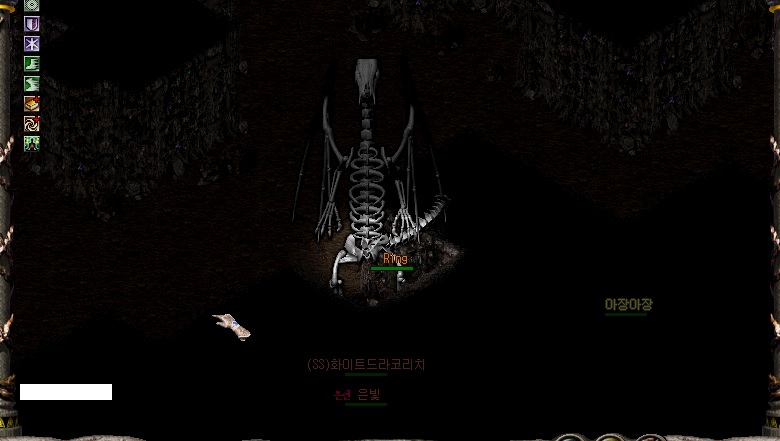The width and height of the screenshot is (780, 441).
Task: Click the open book buff icon
Action: pyautogui.click(x=32, y=103)
